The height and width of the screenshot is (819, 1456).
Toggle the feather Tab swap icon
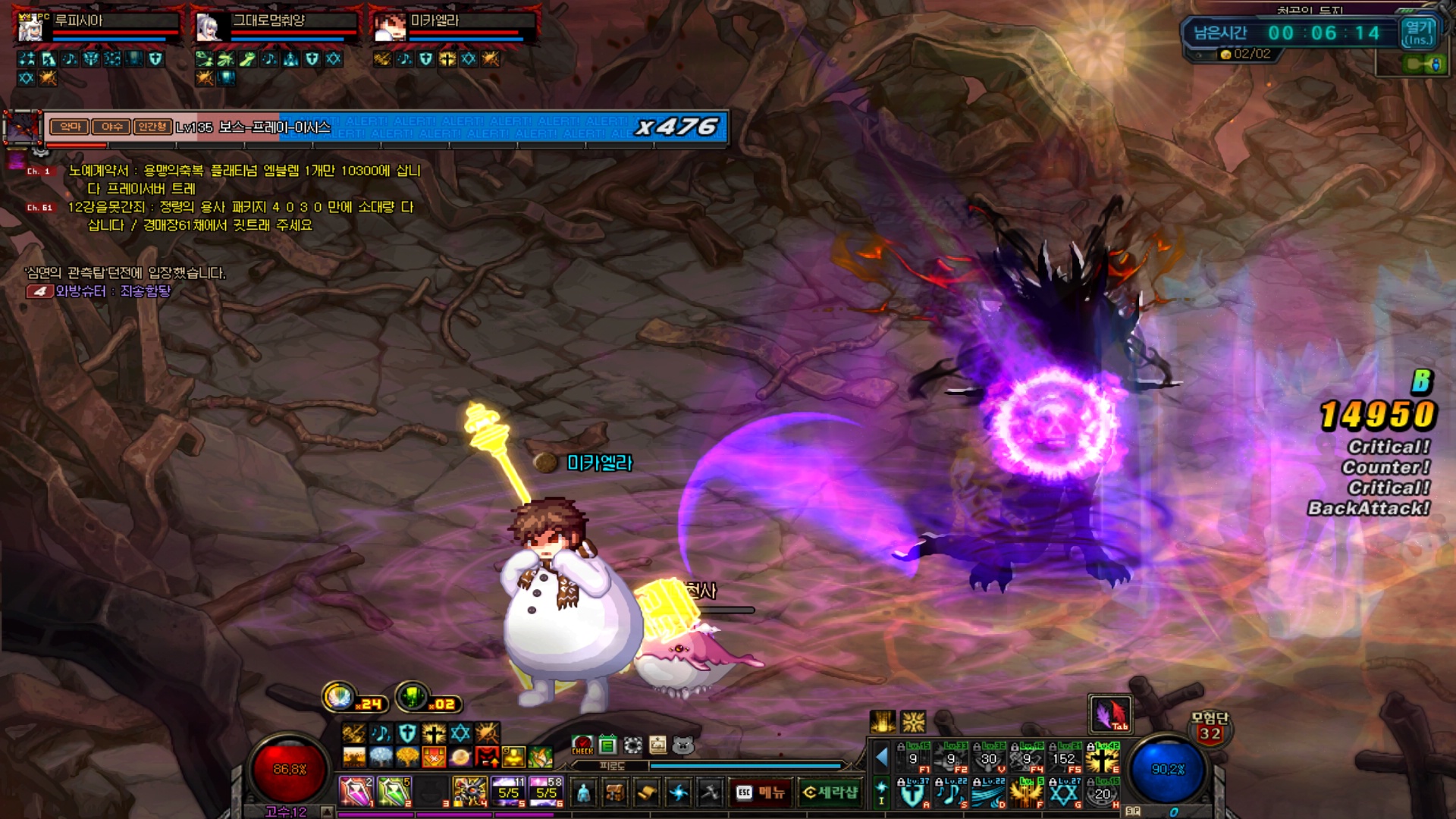tap(1110, 714)
